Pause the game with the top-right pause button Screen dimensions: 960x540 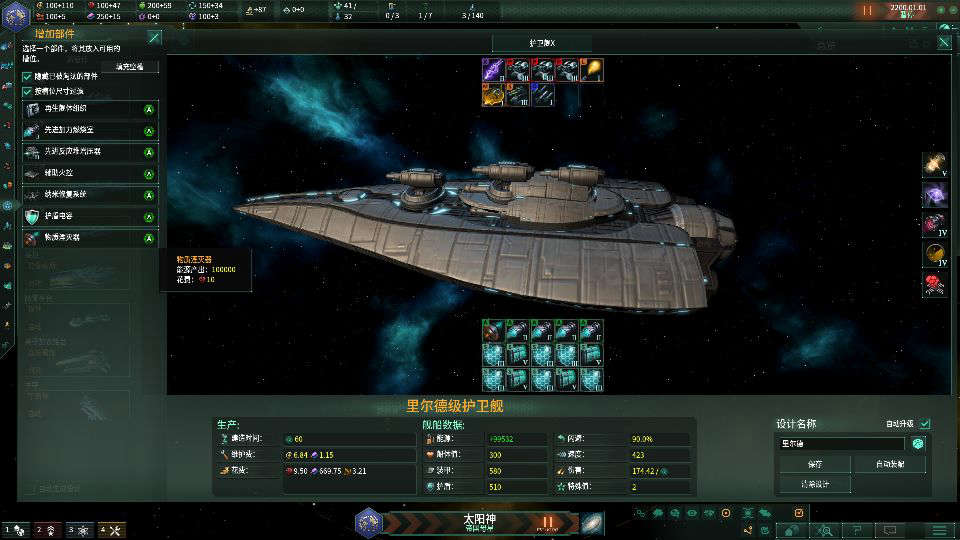[x=867, y=11]
